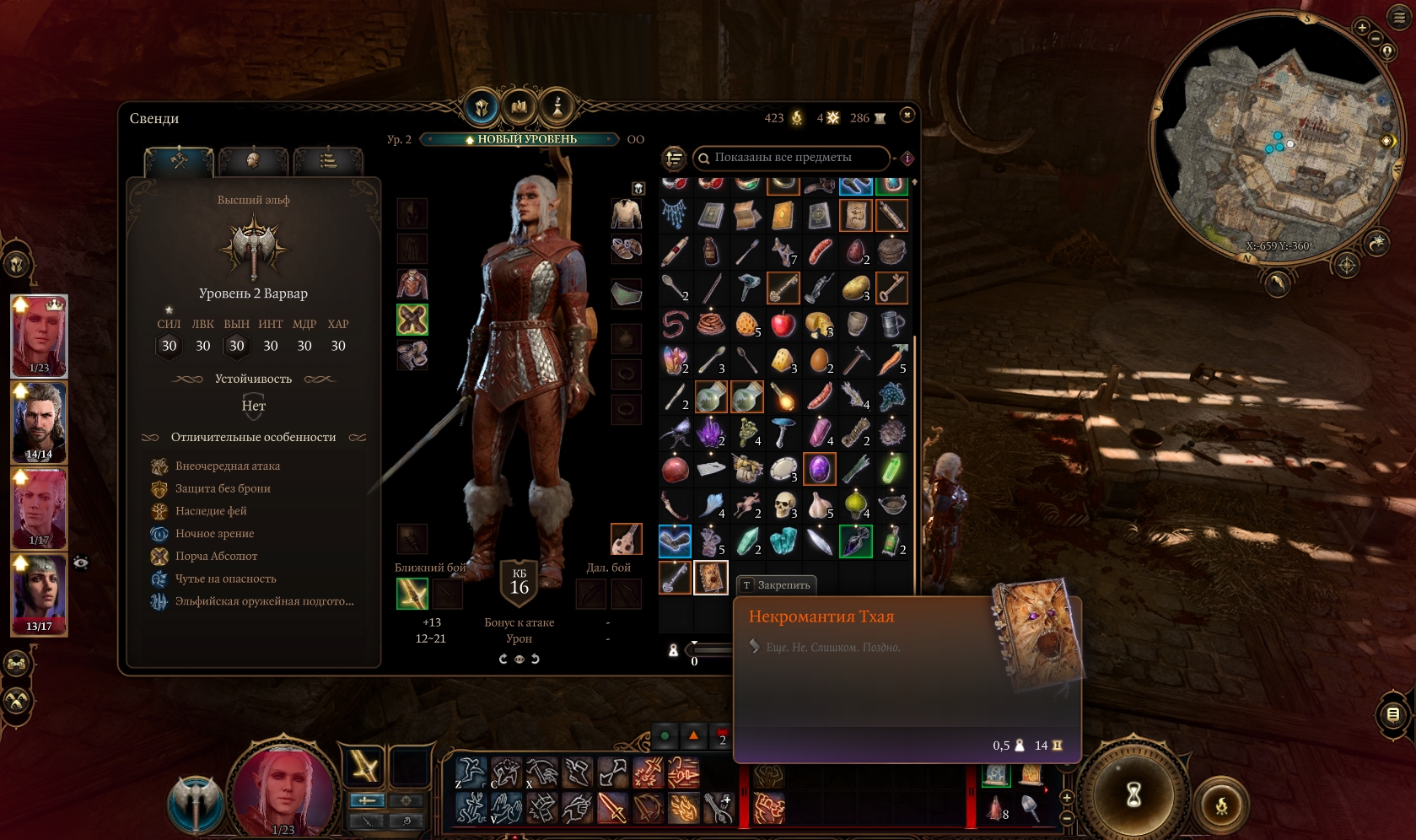
Task: Select the equipped leather armor slot
Action: 412,284
